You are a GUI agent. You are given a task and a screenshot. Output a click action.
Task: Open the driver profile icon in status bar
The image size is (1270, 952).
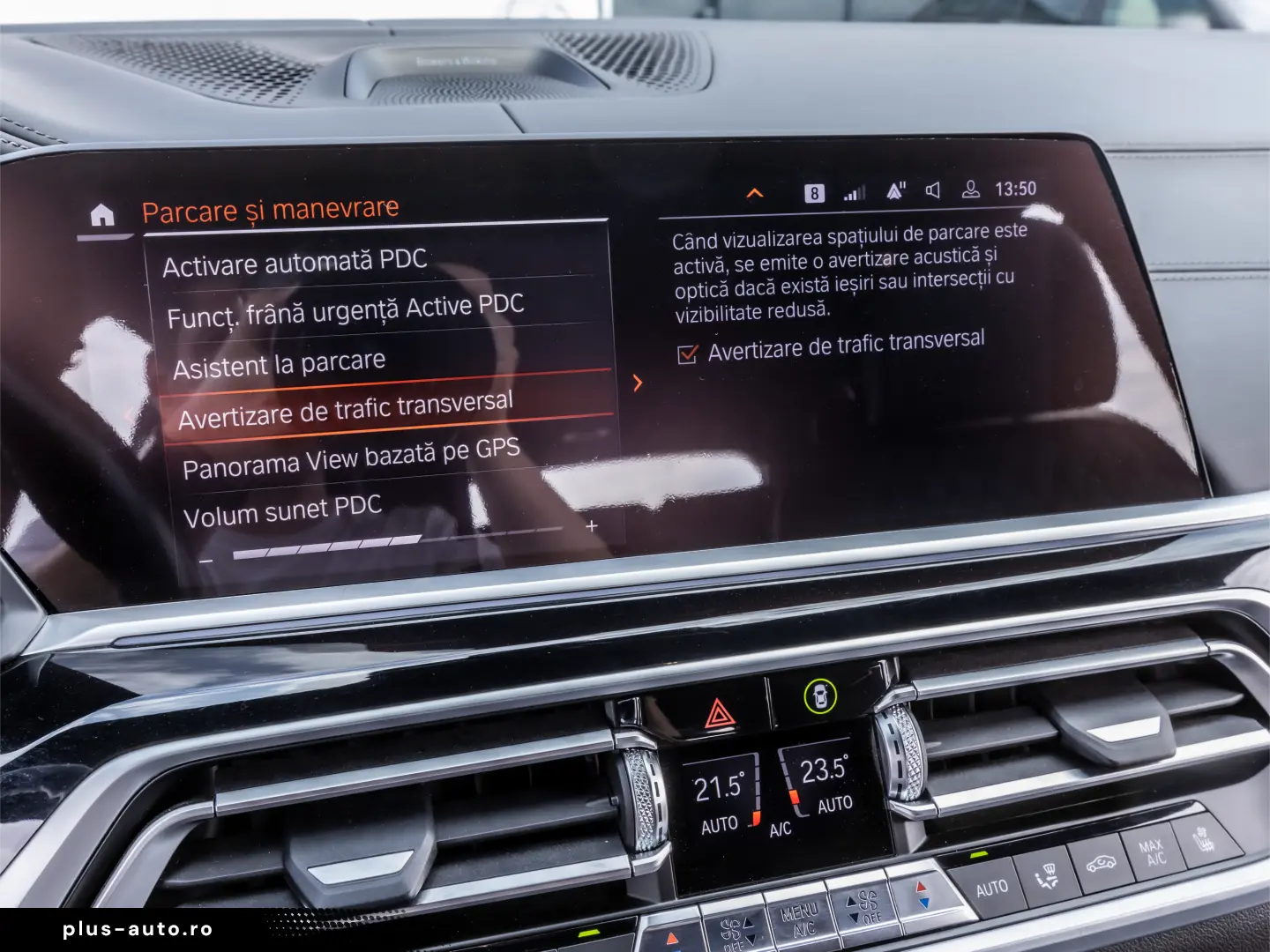pyautogui.click(x=970, y=190)
